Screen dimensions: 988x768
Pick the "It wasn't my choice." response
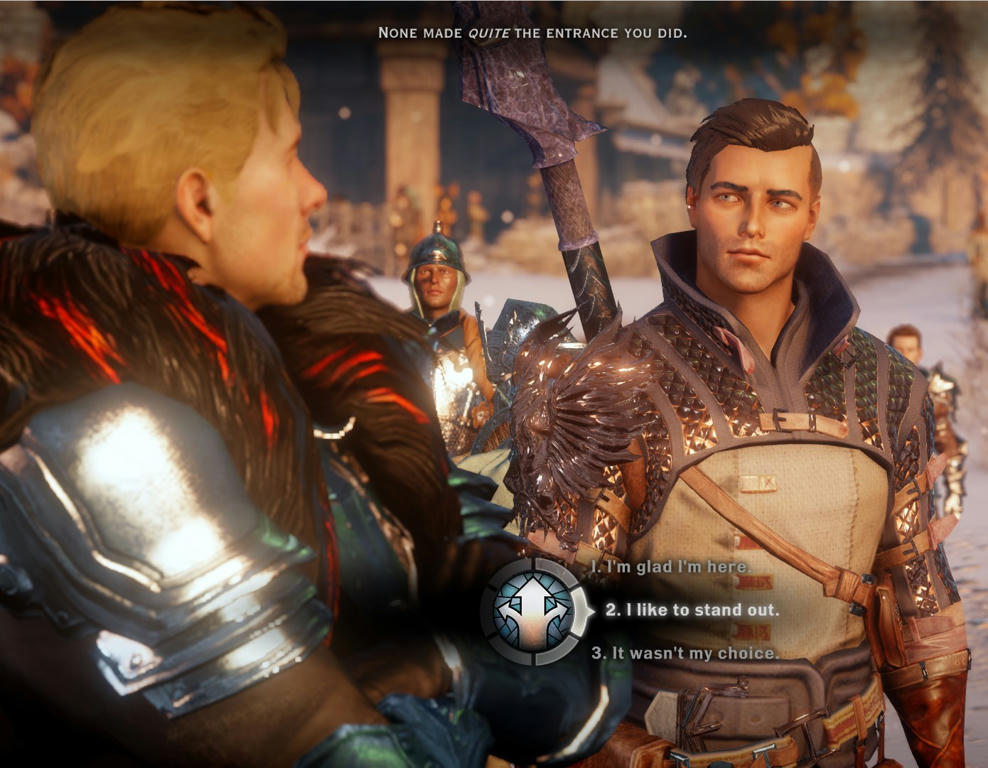[685, 653]
